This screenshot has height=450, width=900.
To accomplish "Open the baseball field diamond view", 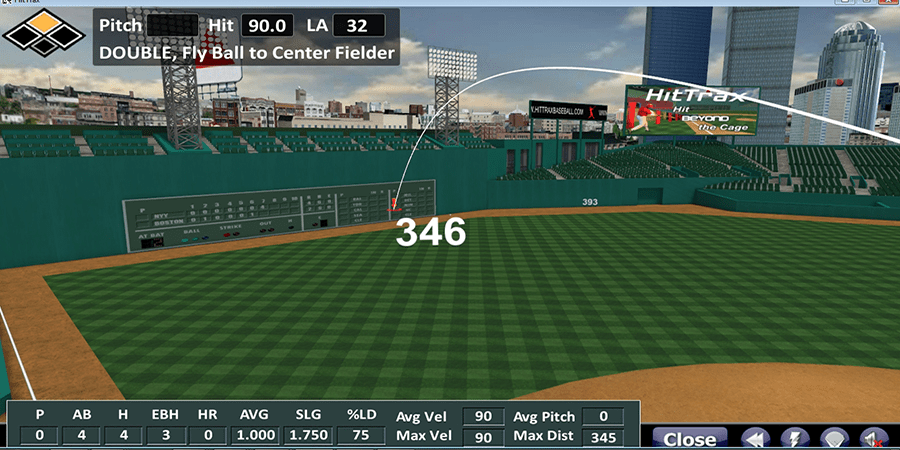I will pos(836,438).
